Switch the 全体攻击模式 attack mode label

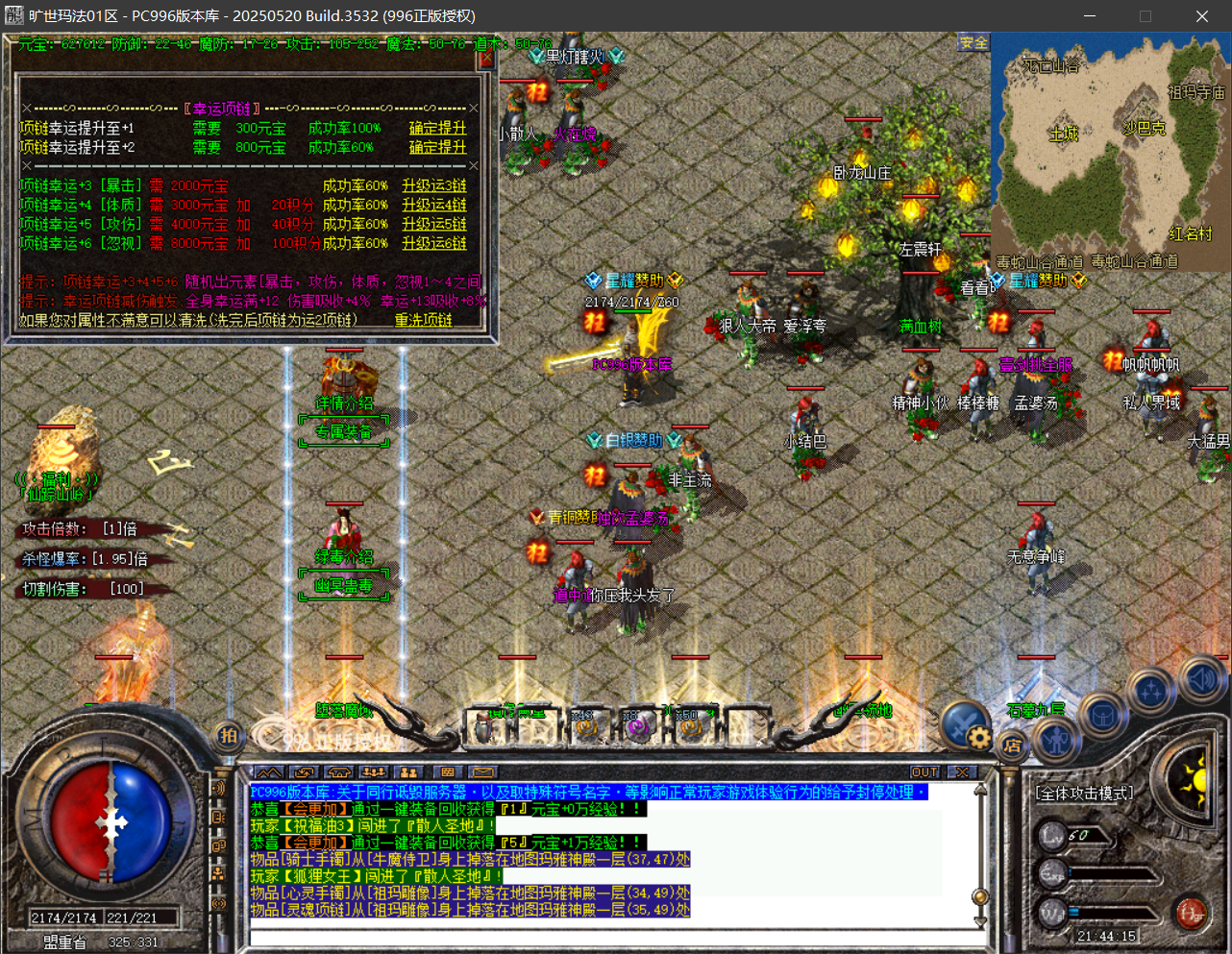pyautogui.click(x=1085, y=794)
